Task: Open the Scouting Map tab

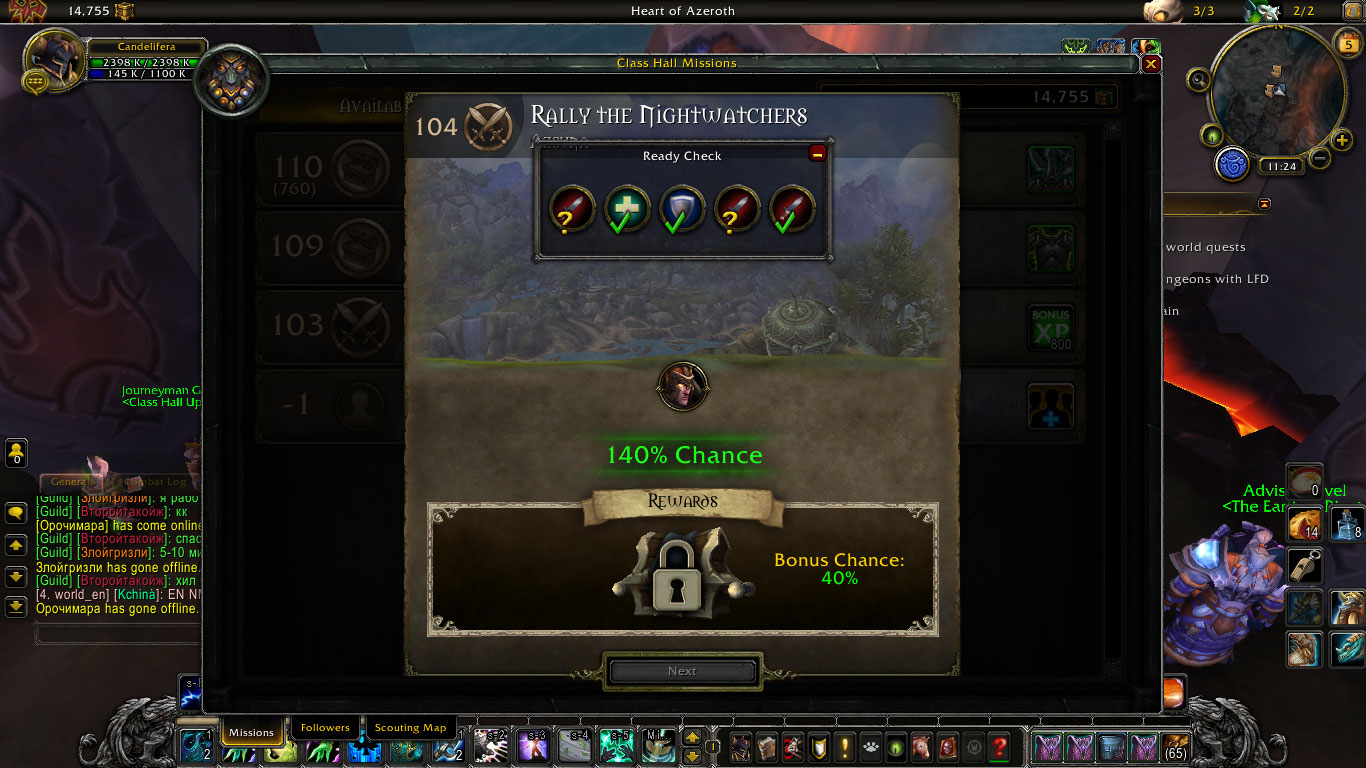Action: (x=410, y=728)
